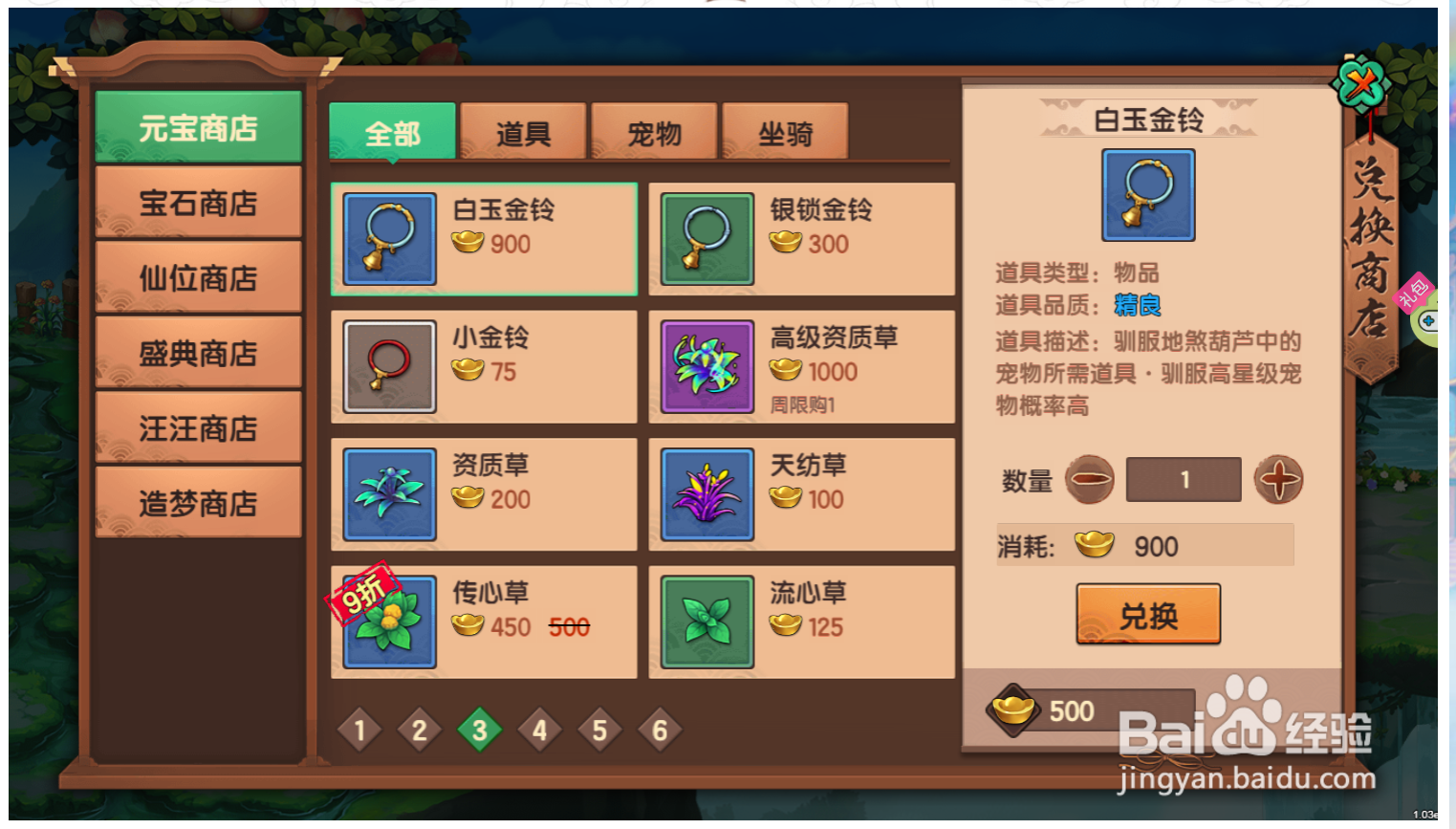The width and height of the screenshot is (1456, 829).
Task: Select the 小金铃 item icon
Action: point(388,366)
